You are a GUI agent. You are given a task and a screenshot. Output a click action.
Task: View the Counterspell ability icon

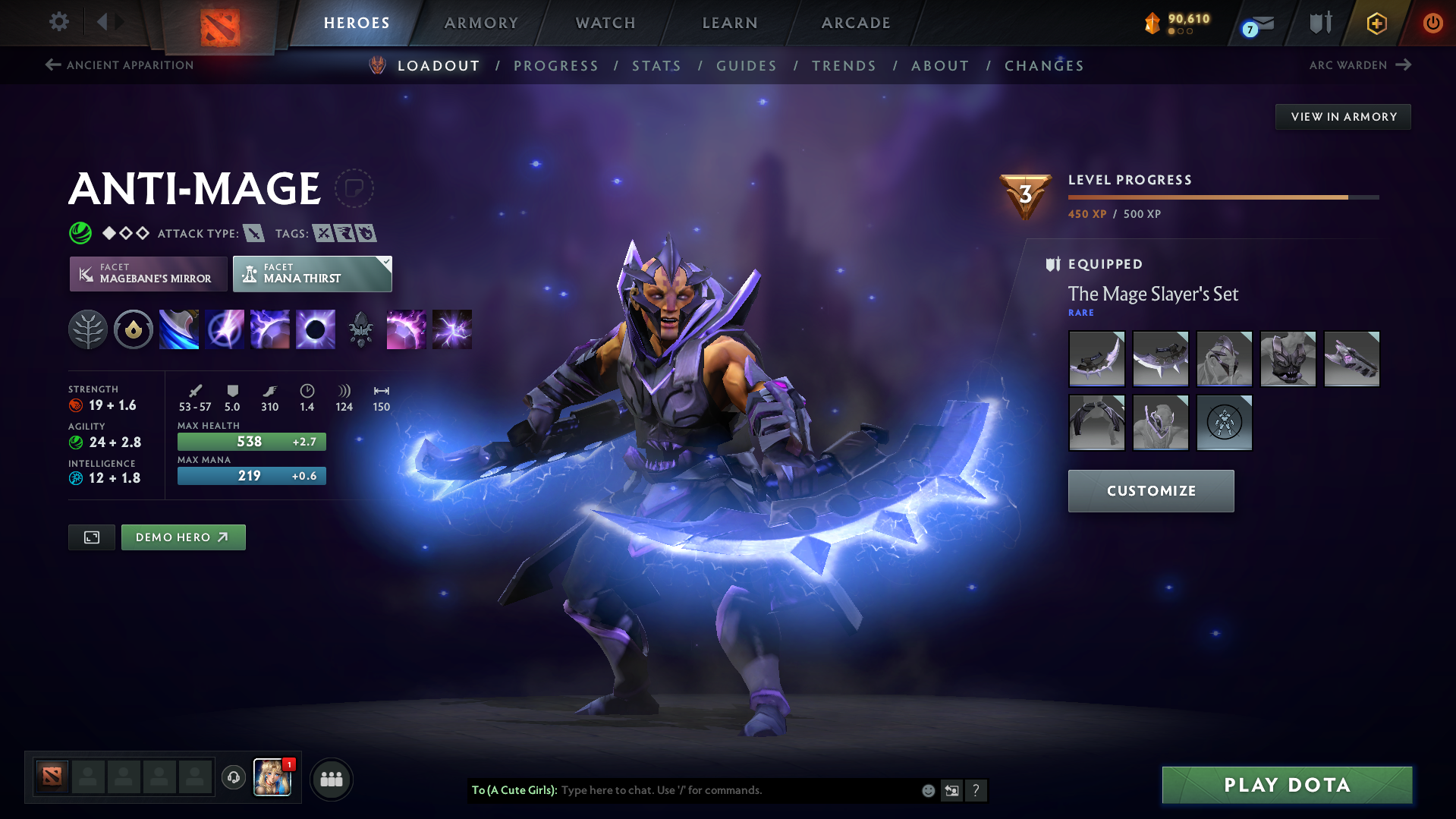[269, 329]
